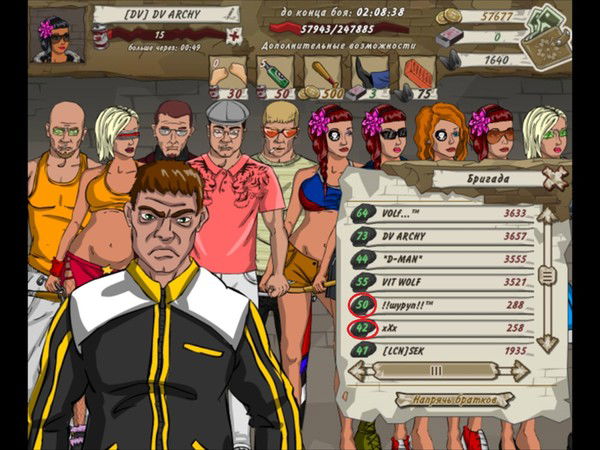Image resolution: width=600 pixels, height=450 pixels.
Task: Choose *D-MAN* from the brigade list
Action: [x=440, y=260]
